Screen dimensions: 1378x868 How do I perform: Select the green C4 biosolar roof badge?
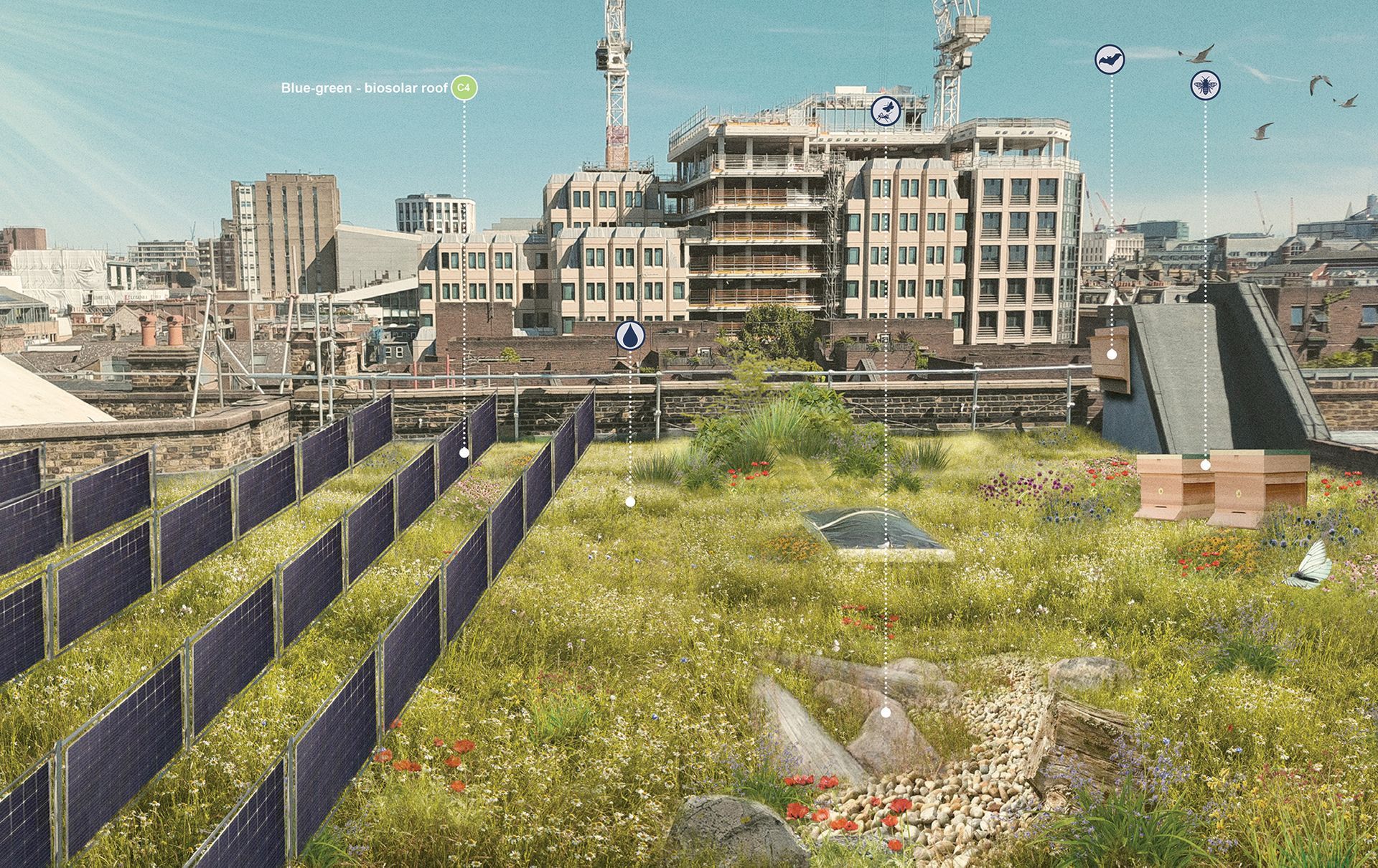tap(464, 88)
